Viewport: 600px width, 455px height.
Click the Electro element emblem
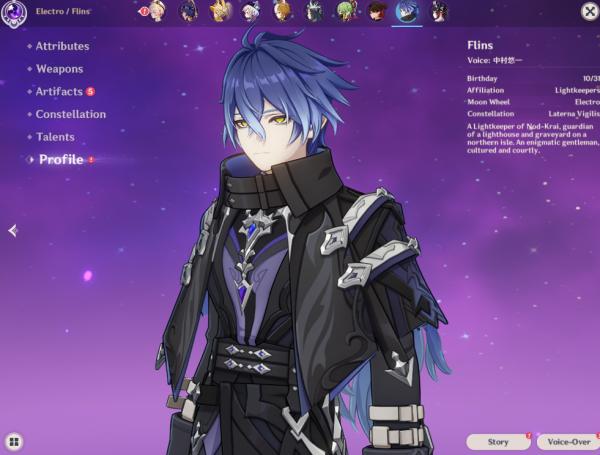[14, 13]
